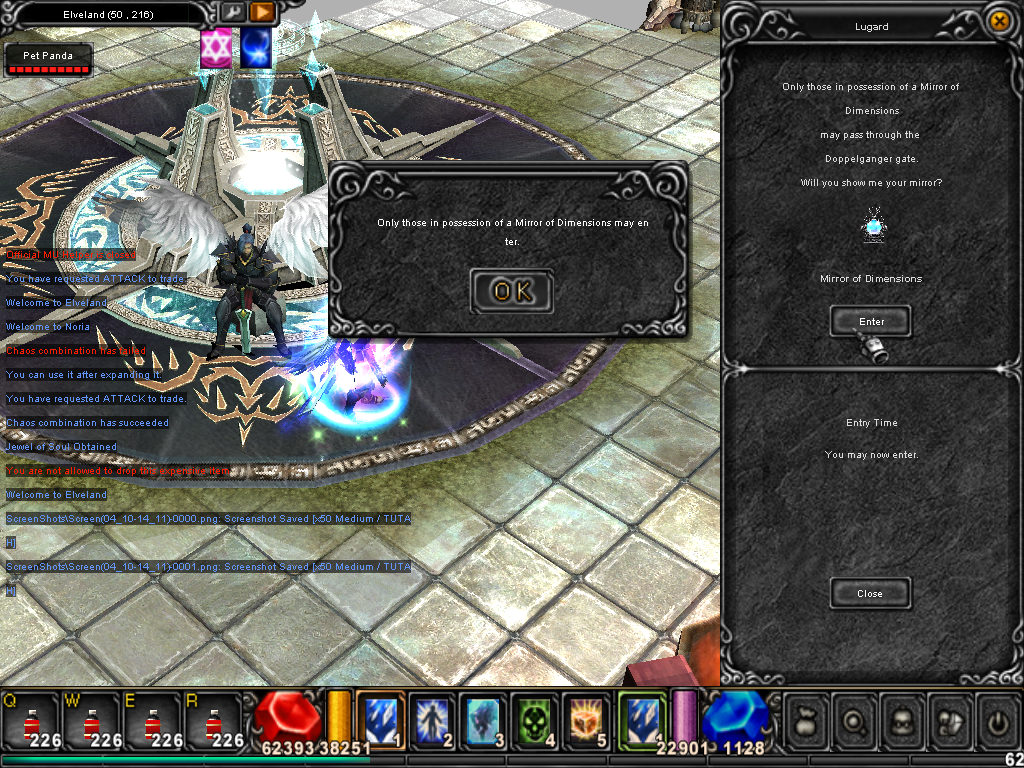The image size is (1024, 768).
Task: Open settings via the wrench icon
Action: [x=232, y=13]
